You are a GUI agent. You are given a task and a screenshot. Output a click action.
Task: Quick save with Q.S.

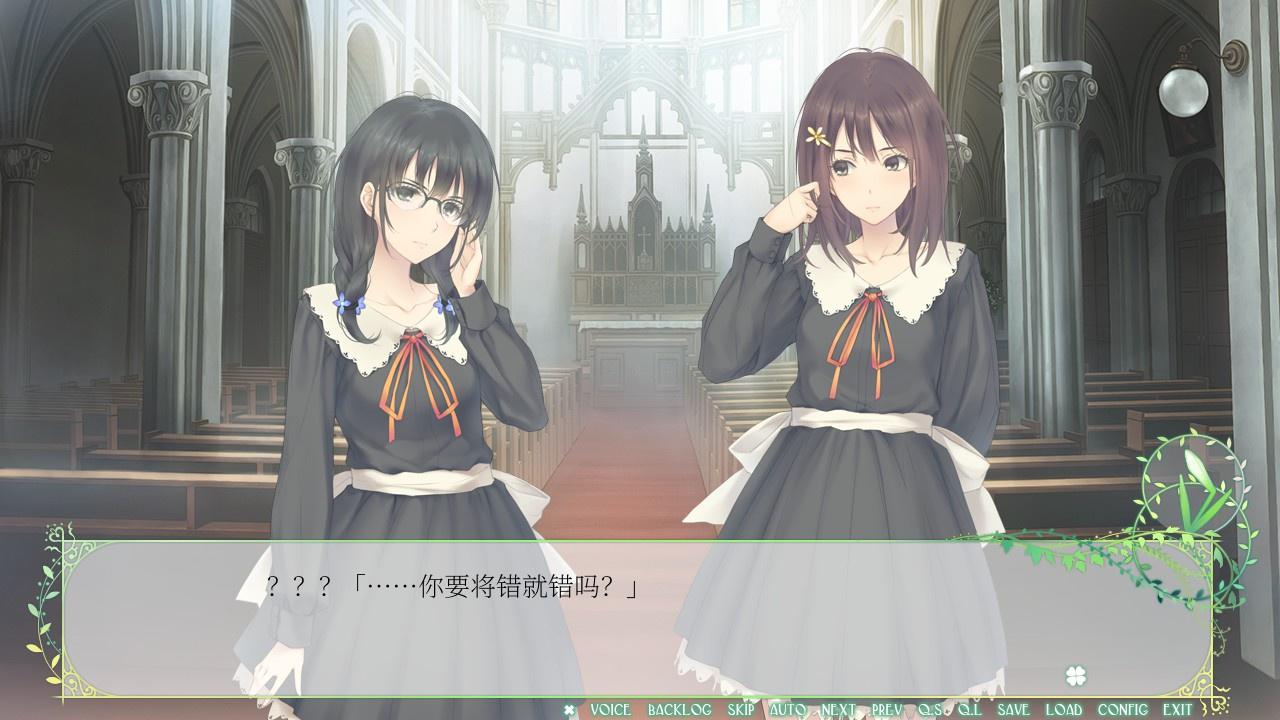click(931, 710)
